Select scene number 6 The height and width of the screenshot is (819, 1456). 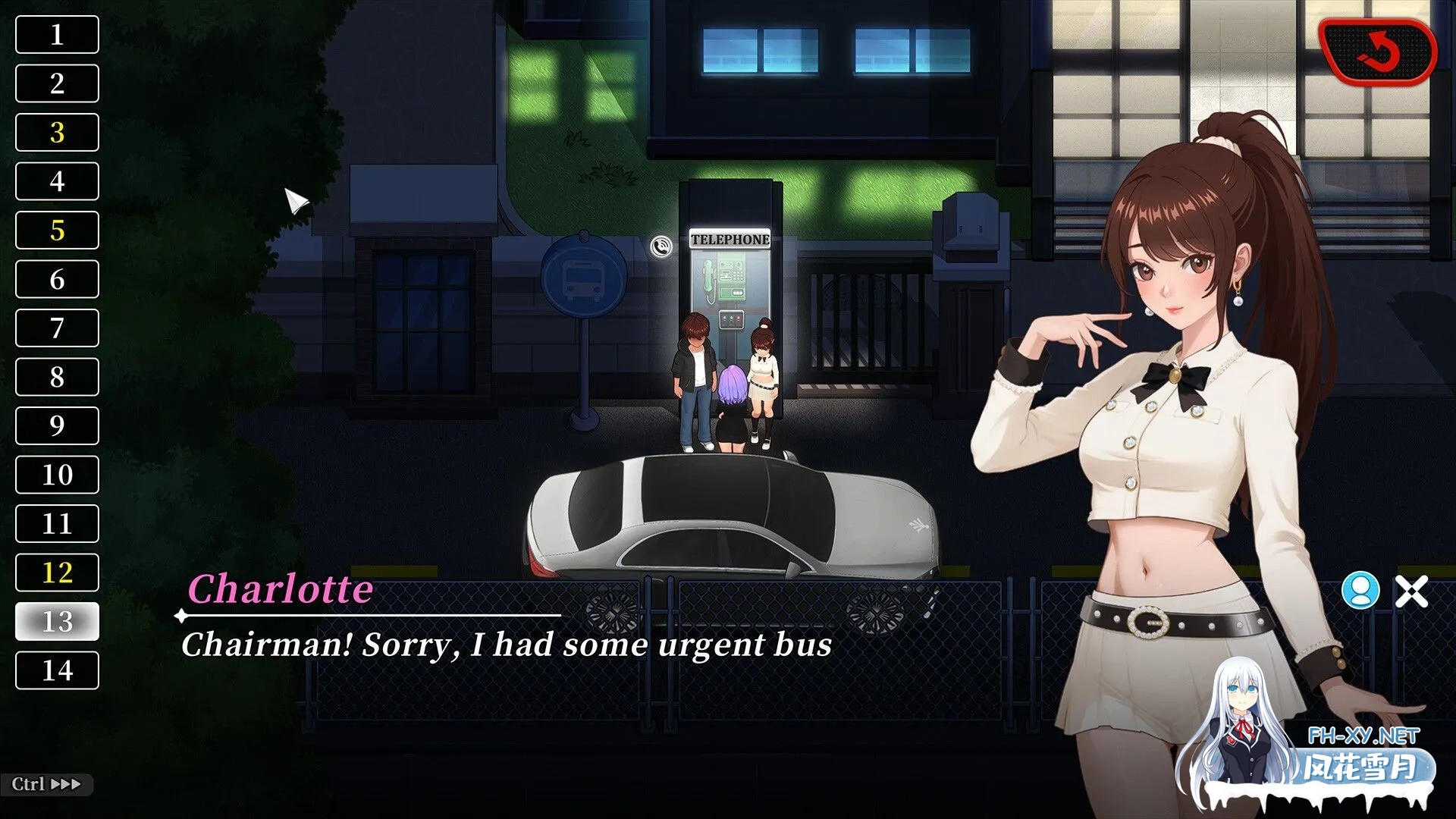(57, 279)
